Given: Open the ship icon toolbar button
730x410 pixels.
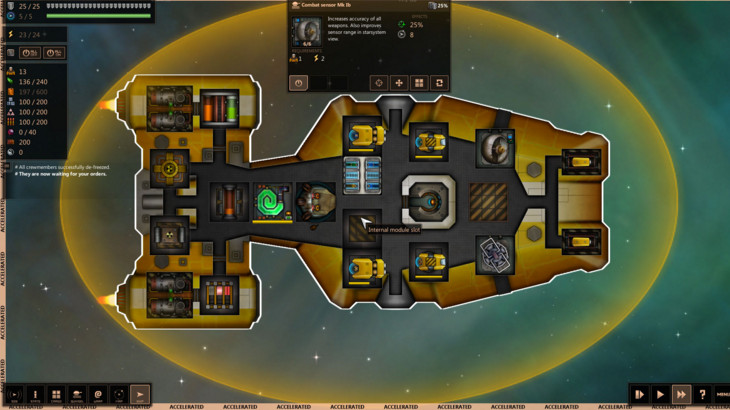Looking at the screenshot, I should [77, 395].
